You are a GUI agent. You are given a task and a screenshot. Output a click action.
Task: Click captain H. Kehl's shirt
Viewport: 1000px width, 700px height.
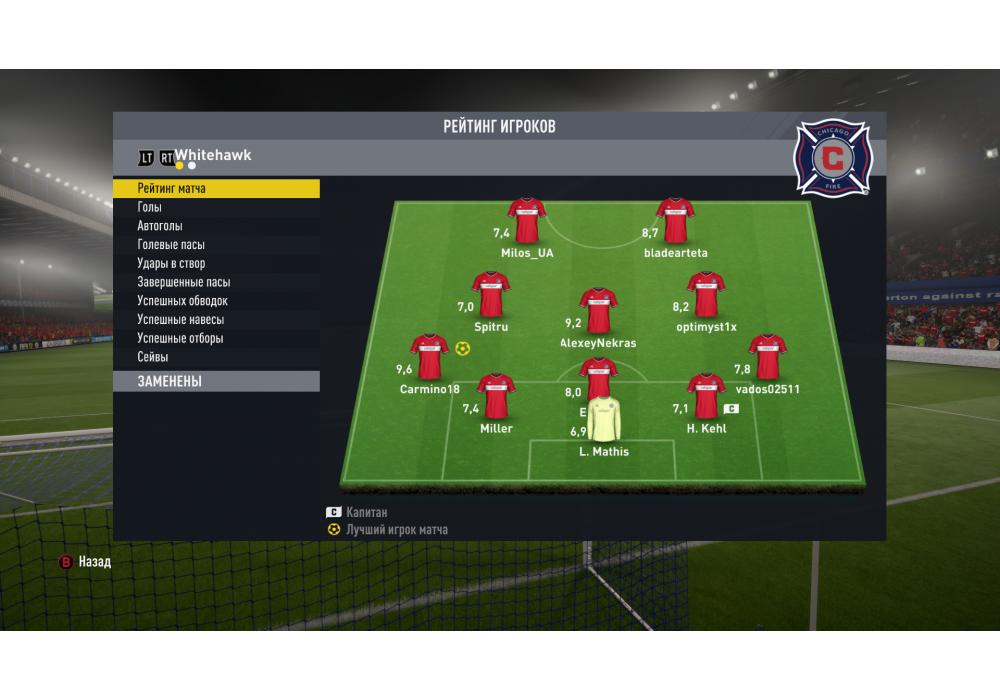(705, 397)
